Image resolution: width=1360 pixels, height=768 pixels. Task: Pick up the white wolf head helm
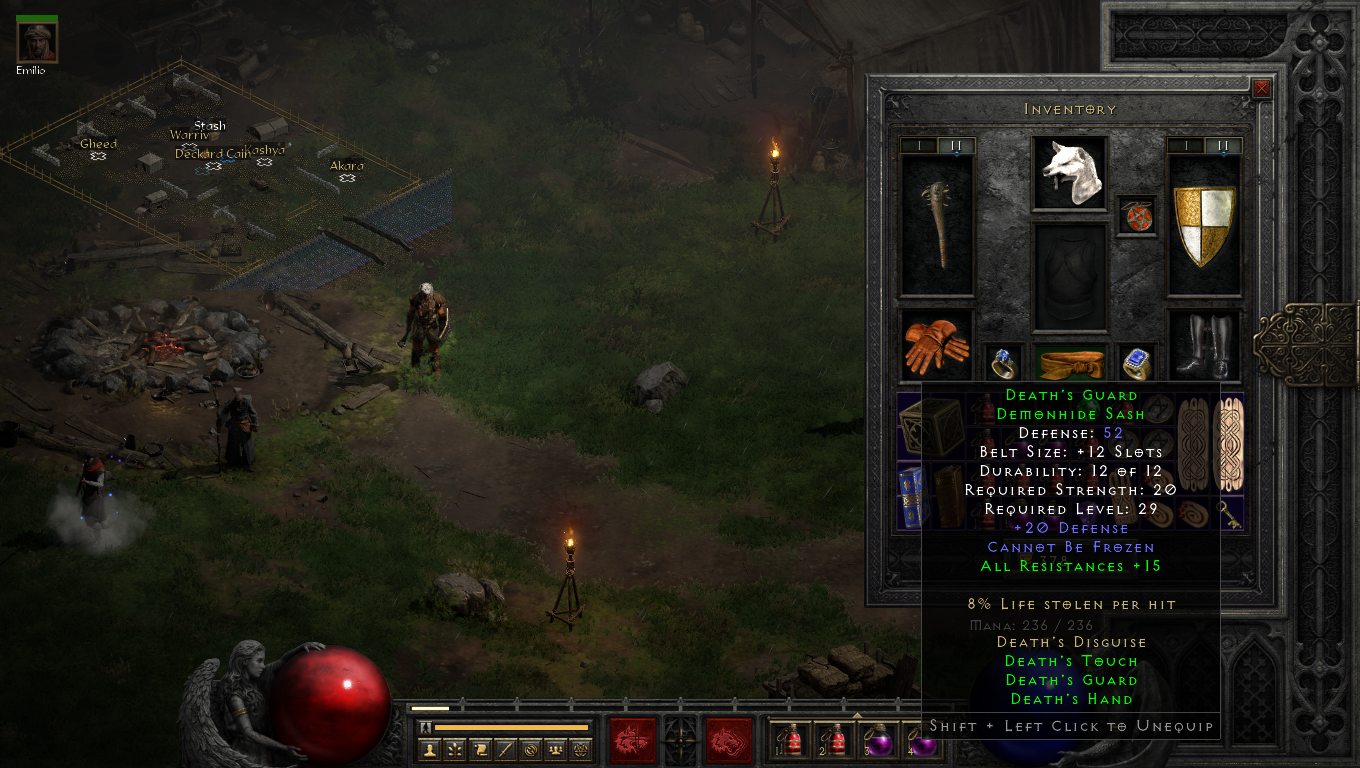pos(1069,173)
